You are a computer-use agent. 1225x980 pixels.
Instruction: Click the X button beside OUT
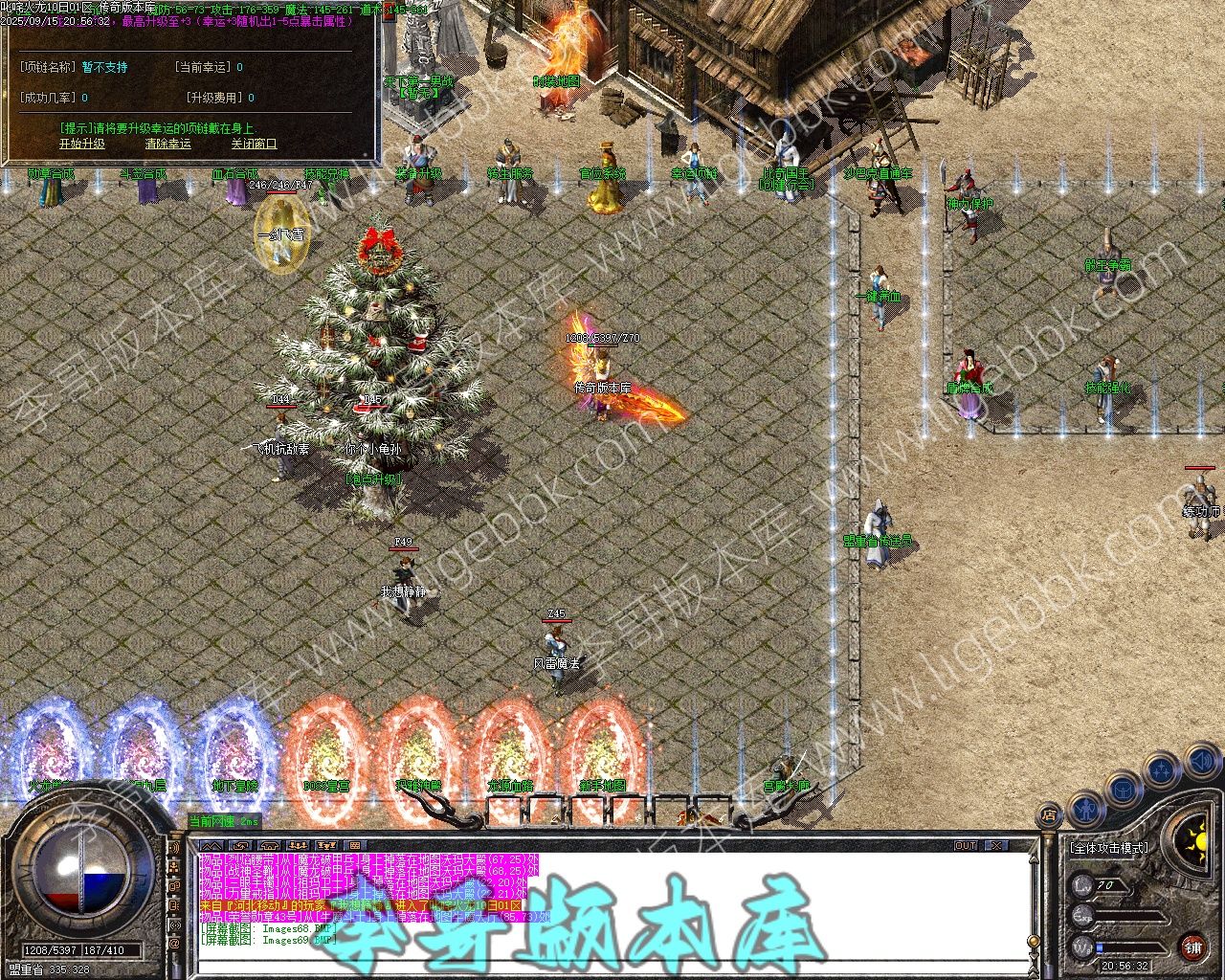coord(997,846)
